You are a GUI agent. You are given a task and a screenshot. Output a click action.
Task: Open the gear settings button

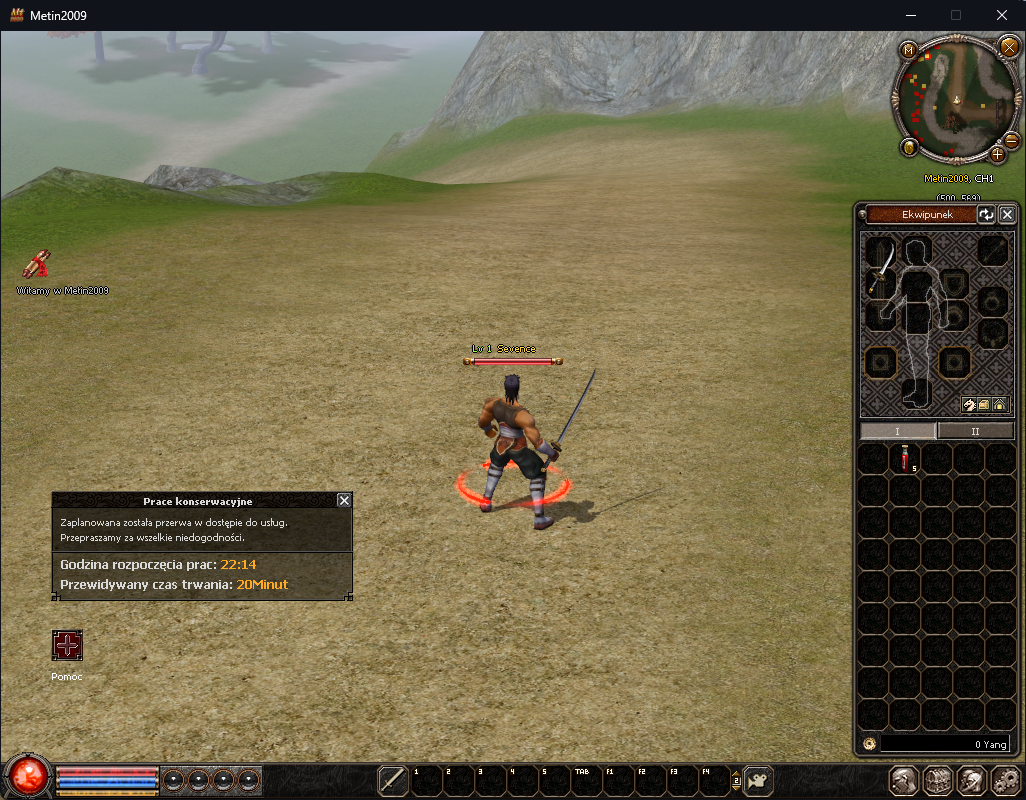(1004, 780)
